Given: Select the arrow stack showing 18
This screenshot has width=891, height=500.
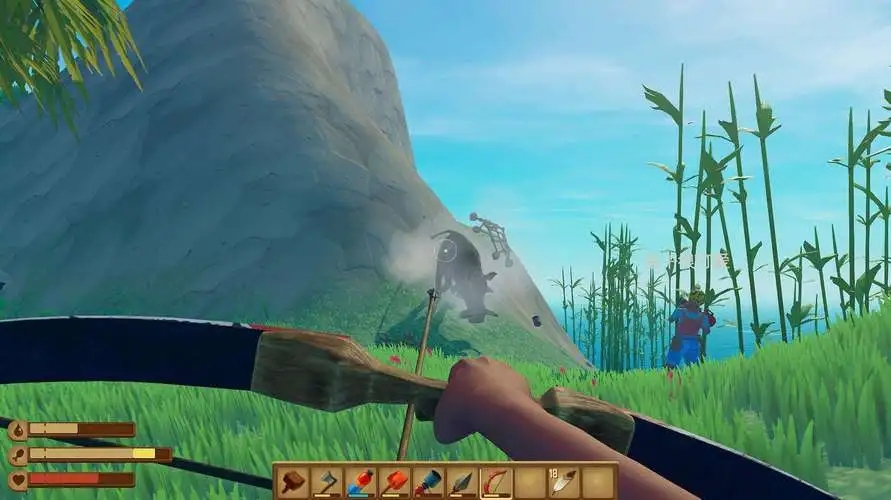Looking at the screenshot, I should [x=564, y=482].
